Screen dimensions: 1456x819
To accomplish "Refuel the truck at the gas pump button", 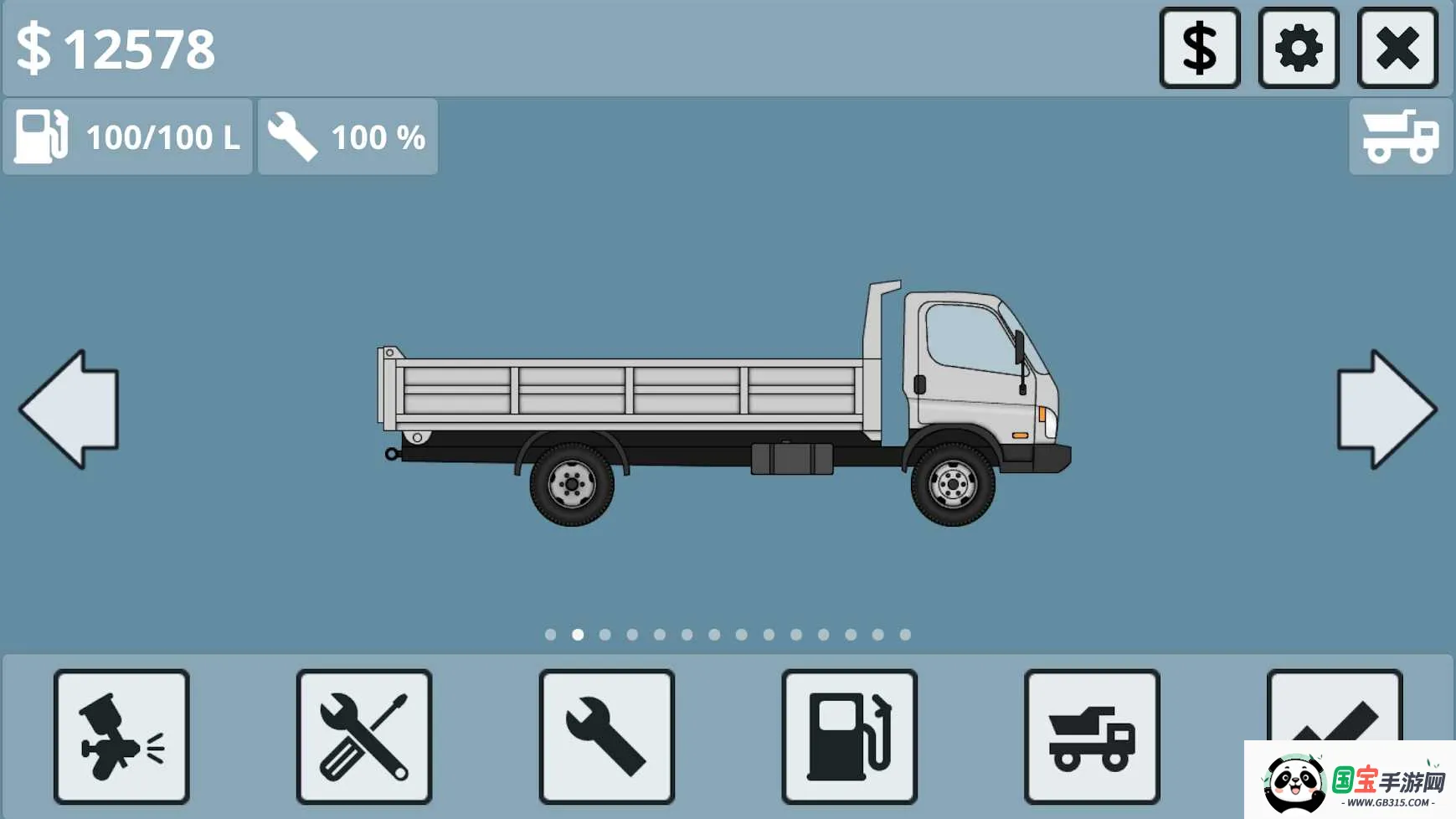I will click(849, 736).
